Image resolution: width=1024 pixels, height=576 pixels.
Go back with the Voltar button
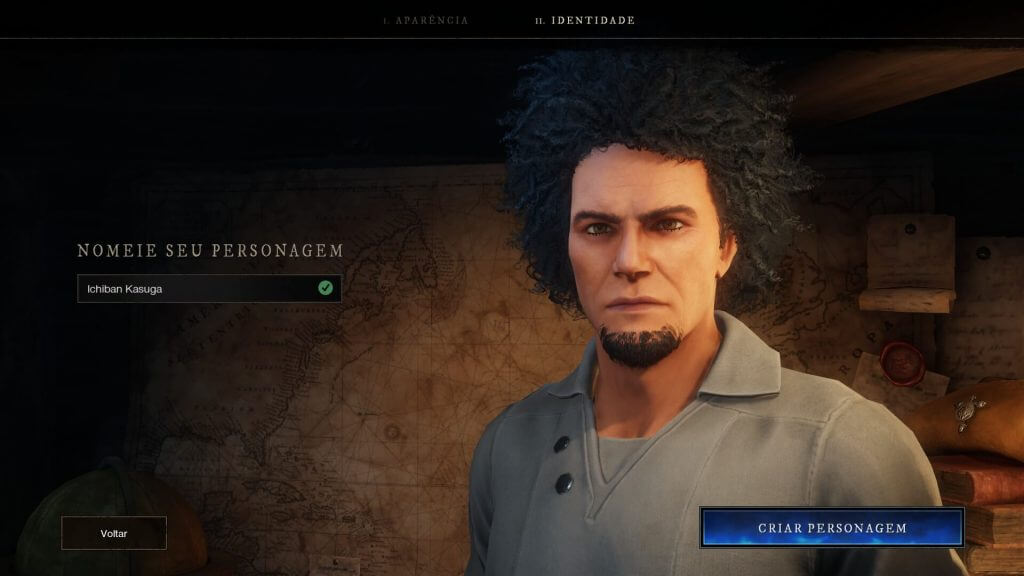[114, 533]
